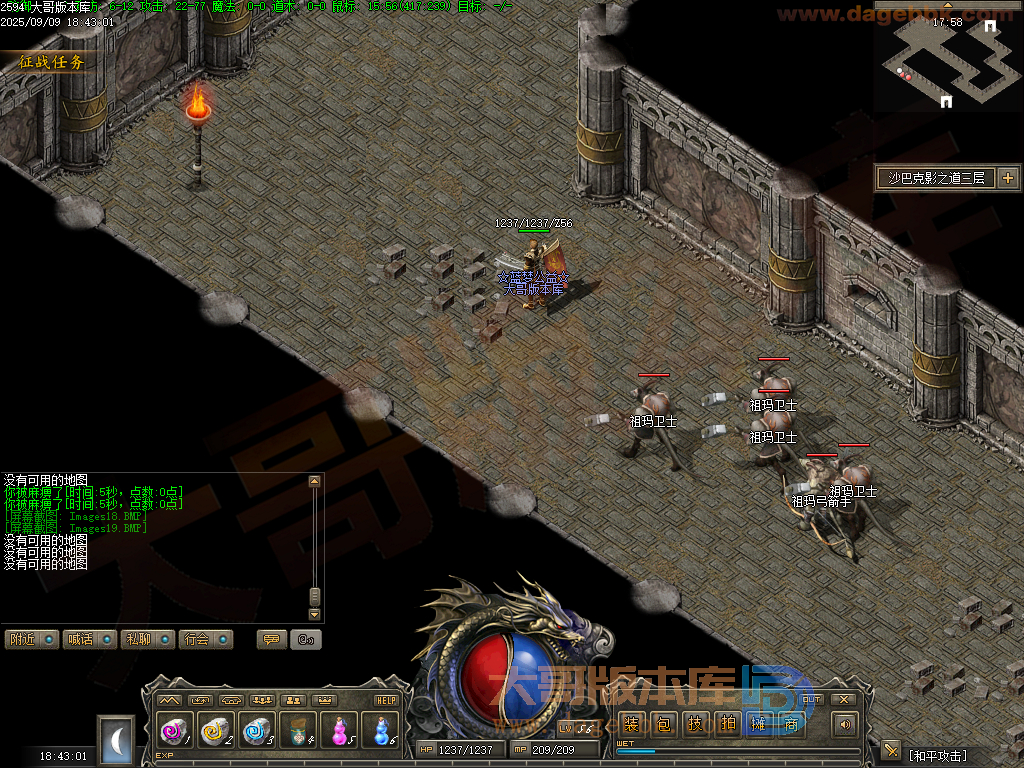Toggle sound with the speaker icon
This screenshot has width=1024, height=768.
(x=845, y=724)
